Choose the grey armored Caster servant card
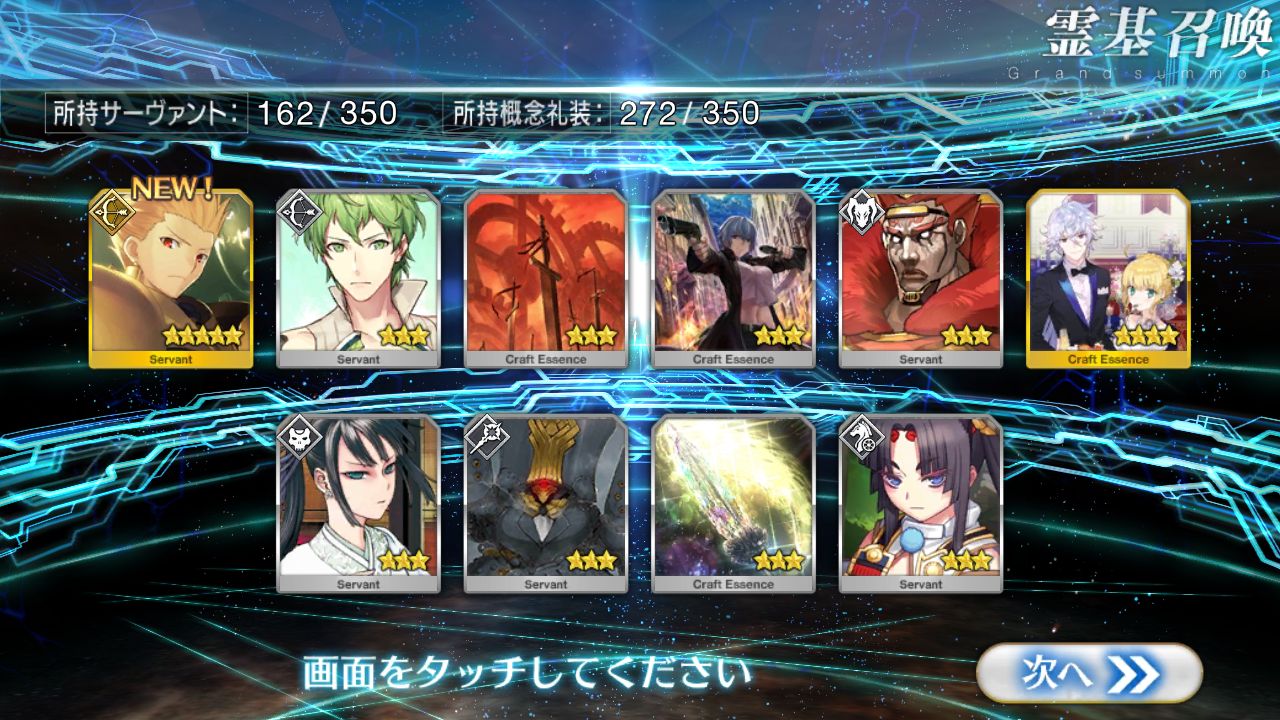This screenshot has height=720, width=1280. point(546,503)
